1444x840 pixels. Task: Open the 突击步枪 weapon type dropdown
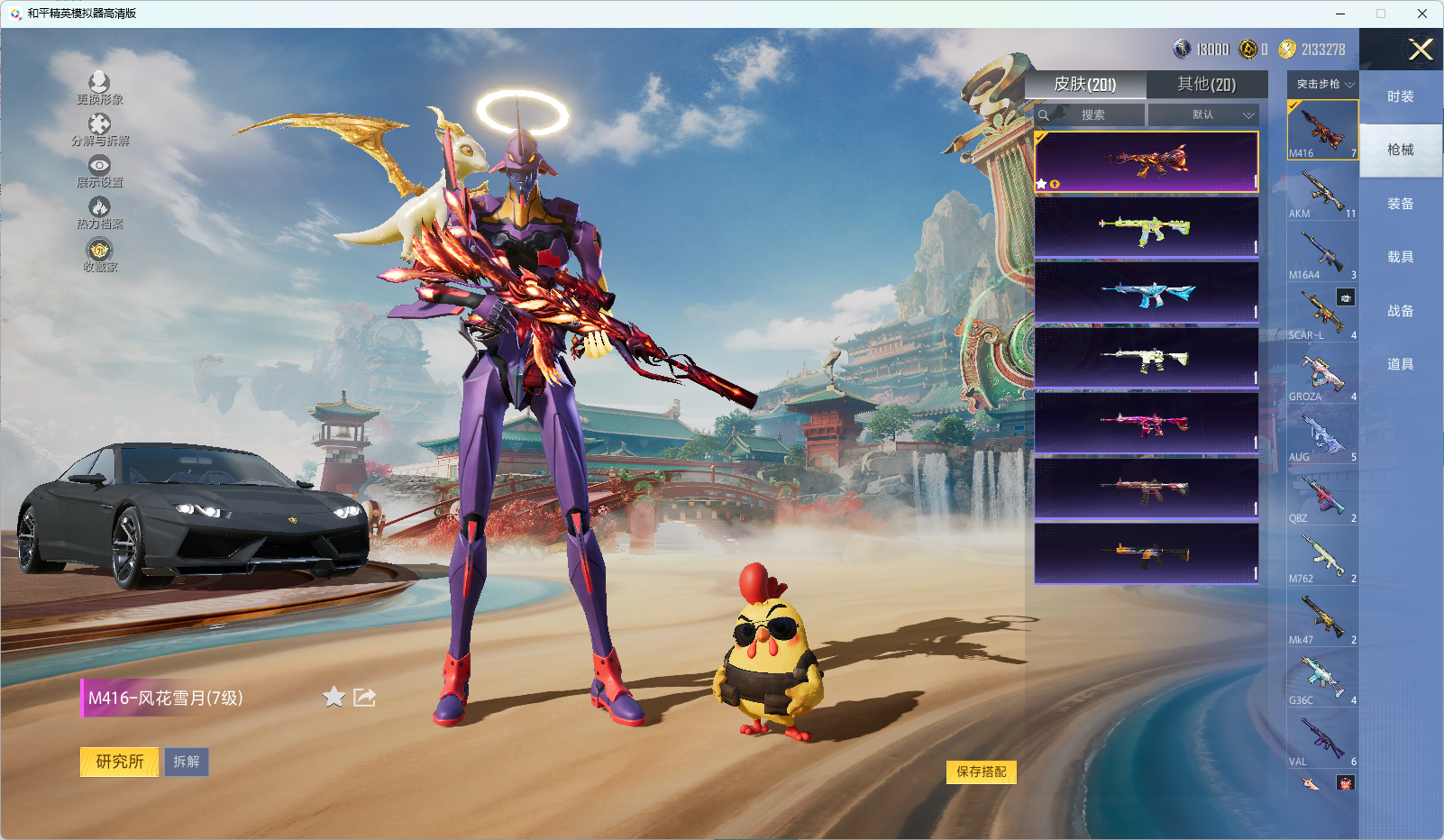[1323, 84]
